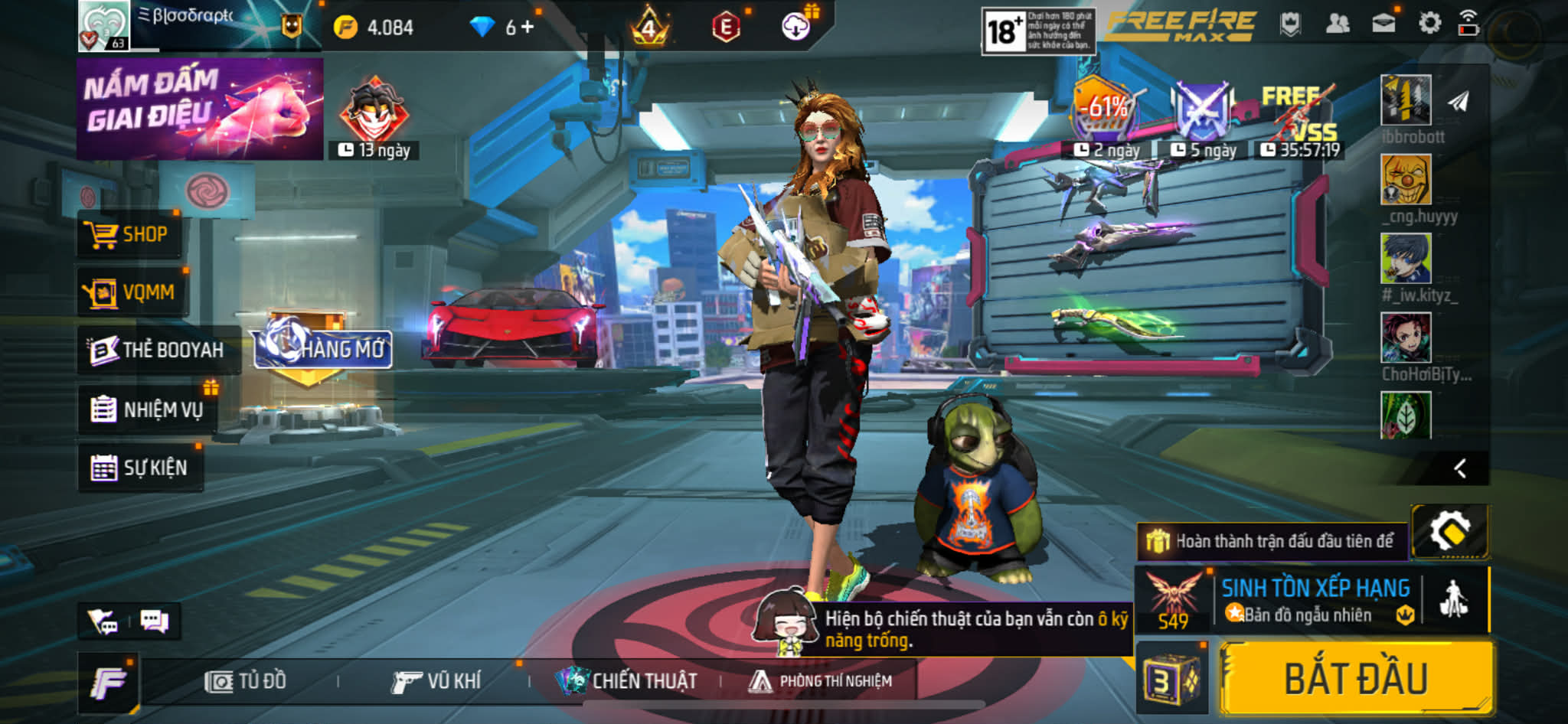Collapse the friends list arrow
The width and height of the screenshot is (1568, 724).
tap(1460, 468)
